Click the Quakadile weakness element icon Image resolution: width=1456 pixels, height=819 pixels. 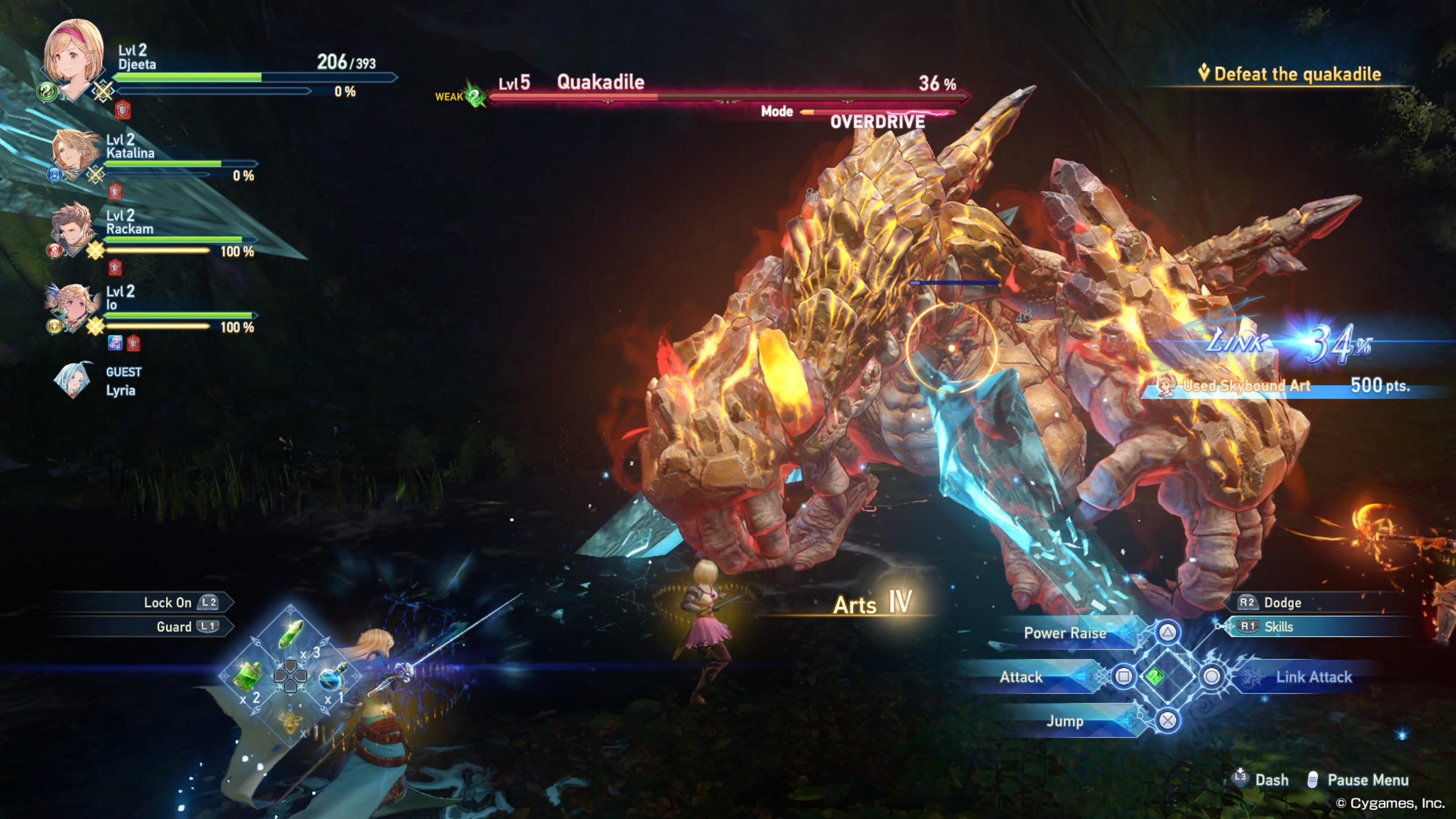[475, 96]
